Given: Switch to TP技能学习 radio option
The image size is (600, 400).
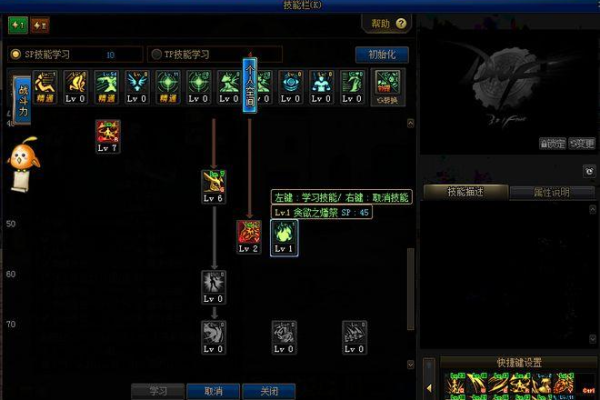Looking at the screenshot, I should point(156,54).
